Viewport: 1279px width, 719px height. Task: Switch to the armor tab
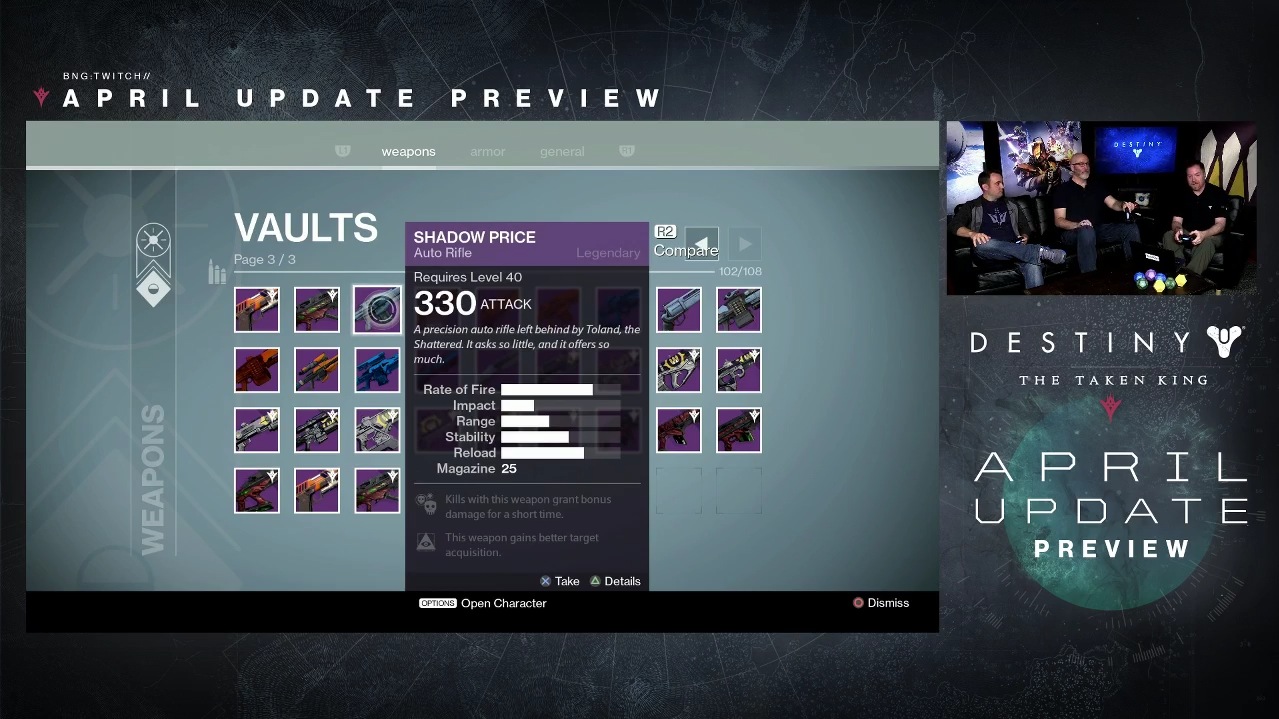click(487, 152)
